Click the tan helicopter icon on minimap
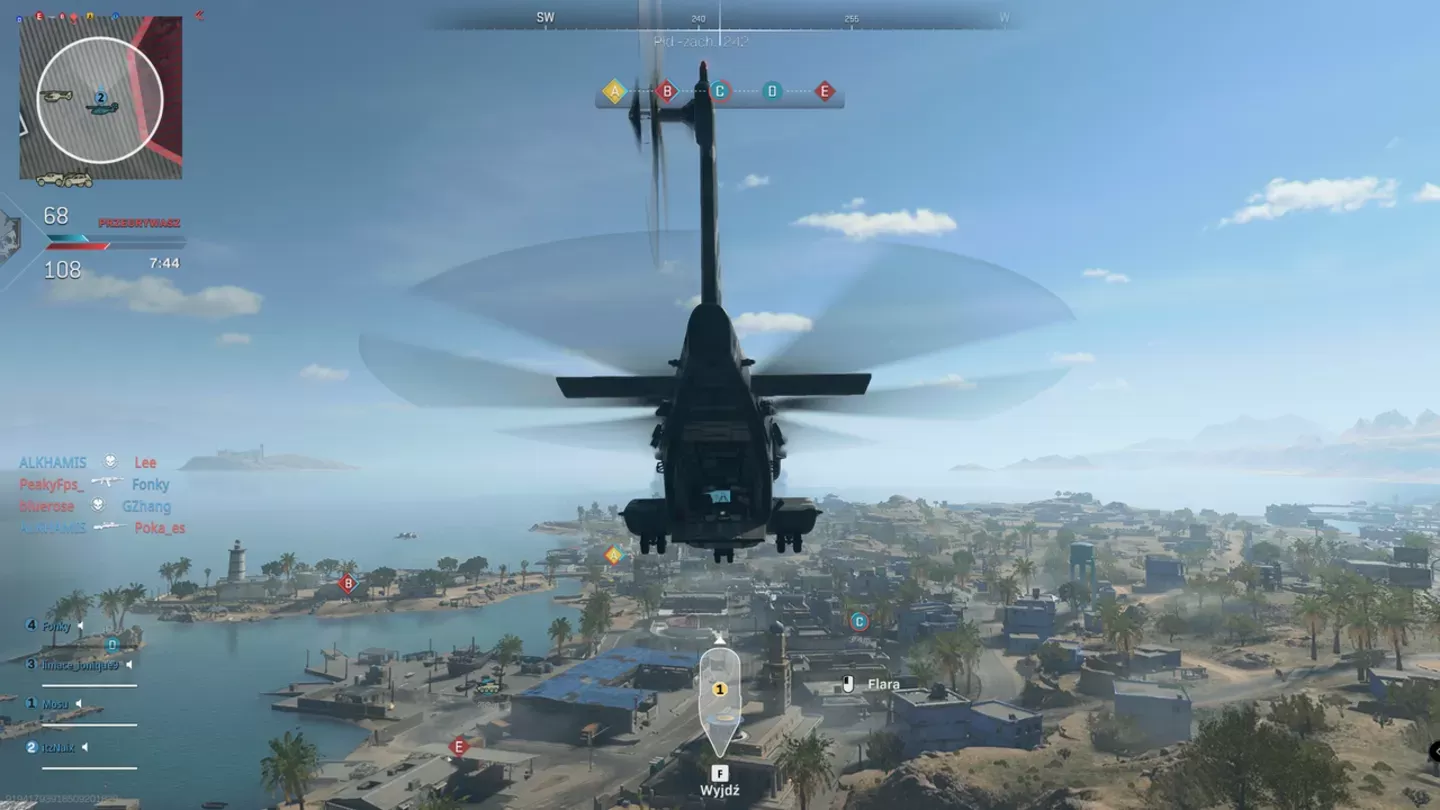This screenshot has width=1440, height=810. [56, 96]
